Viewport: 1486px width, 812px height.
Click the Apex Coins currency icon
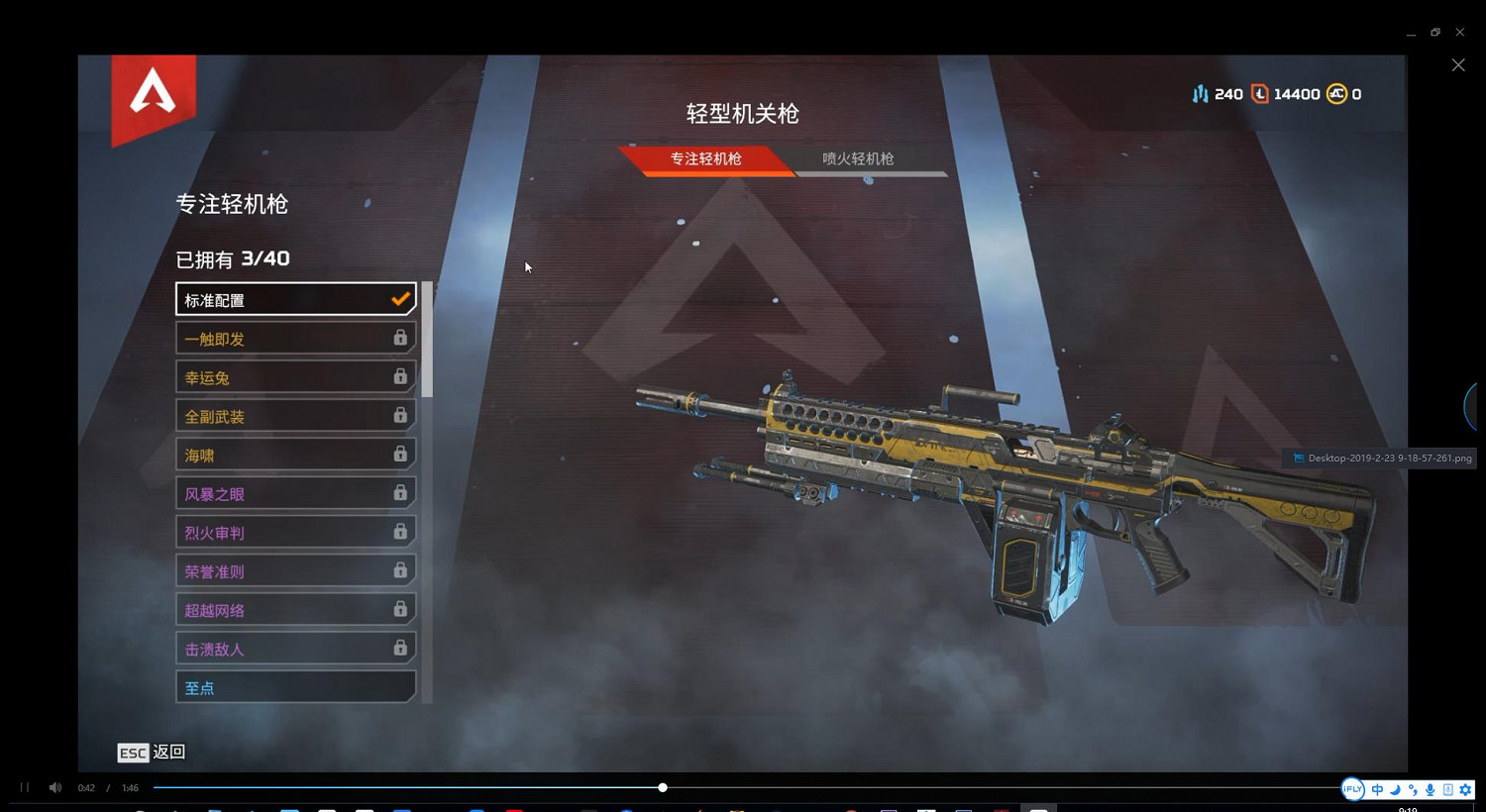click(x=1336, y=94)
